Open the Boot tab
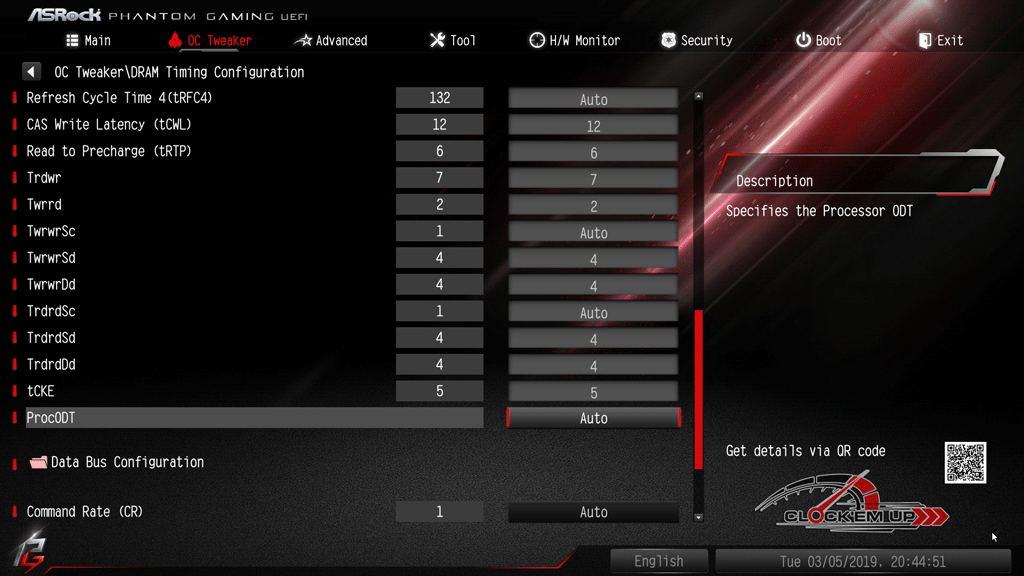1024x576 pixels. click(x=819, y=40)
